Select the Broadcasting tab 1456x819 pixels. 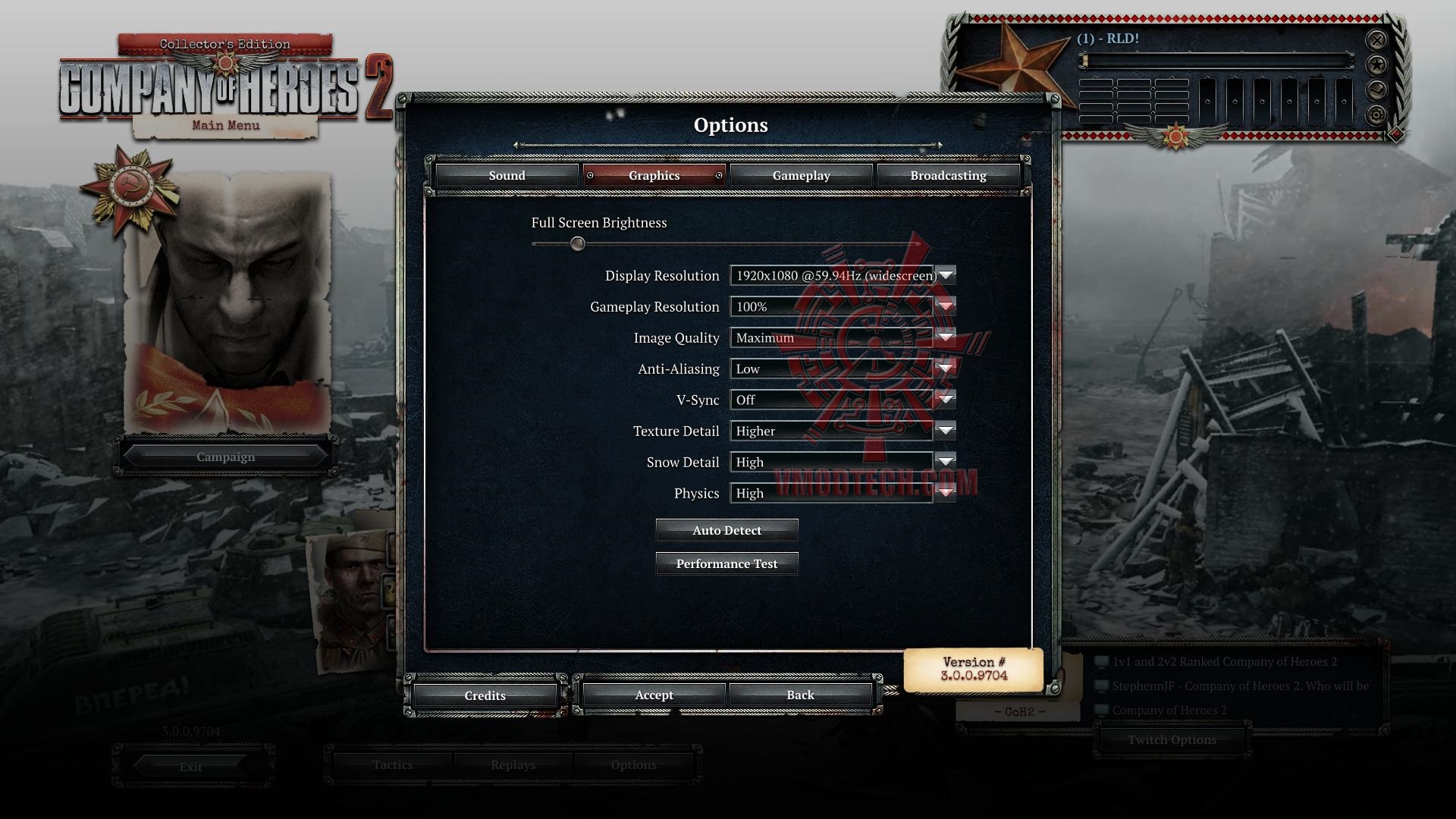948,175
